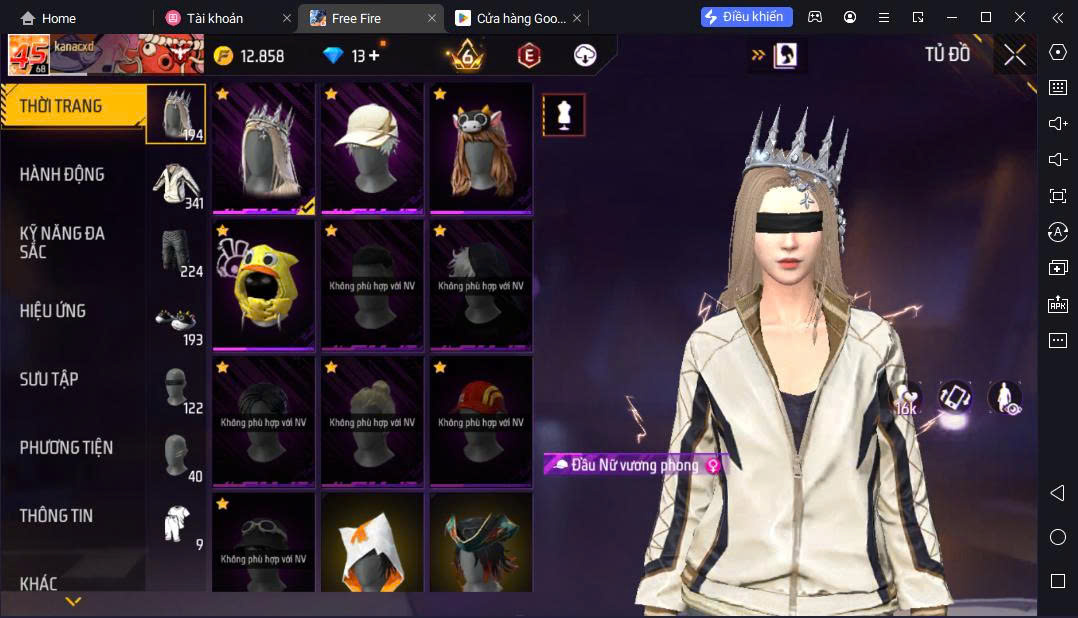Open the HIỆU ỨNG category

point(53,311)
